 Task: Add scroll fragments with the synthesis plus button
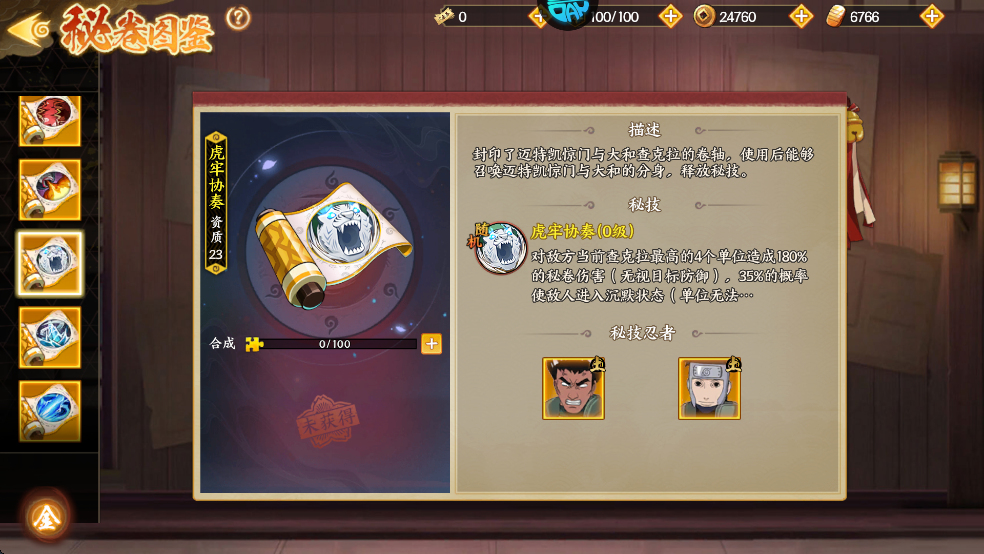tap(431, 344)
